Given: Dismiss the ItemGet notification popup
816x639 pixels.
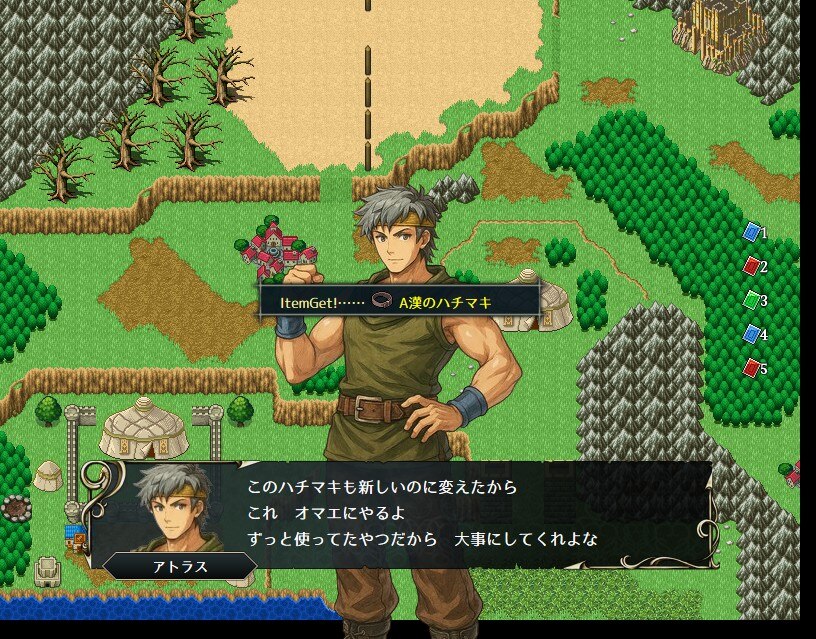Looking at the screenshot, I should pos(400,301).
